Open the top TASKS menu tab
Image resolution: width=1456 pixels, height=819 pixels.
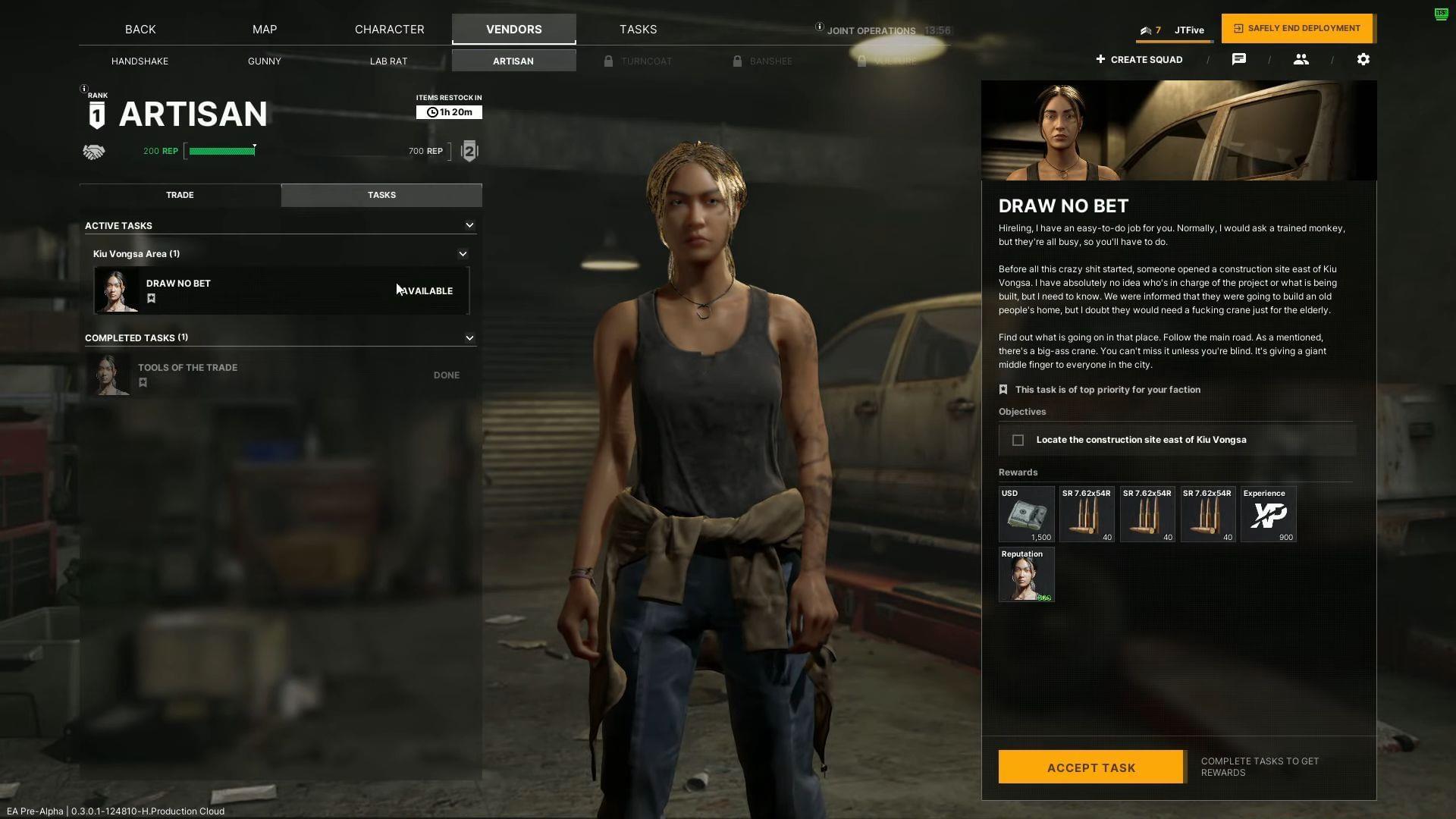638,30
